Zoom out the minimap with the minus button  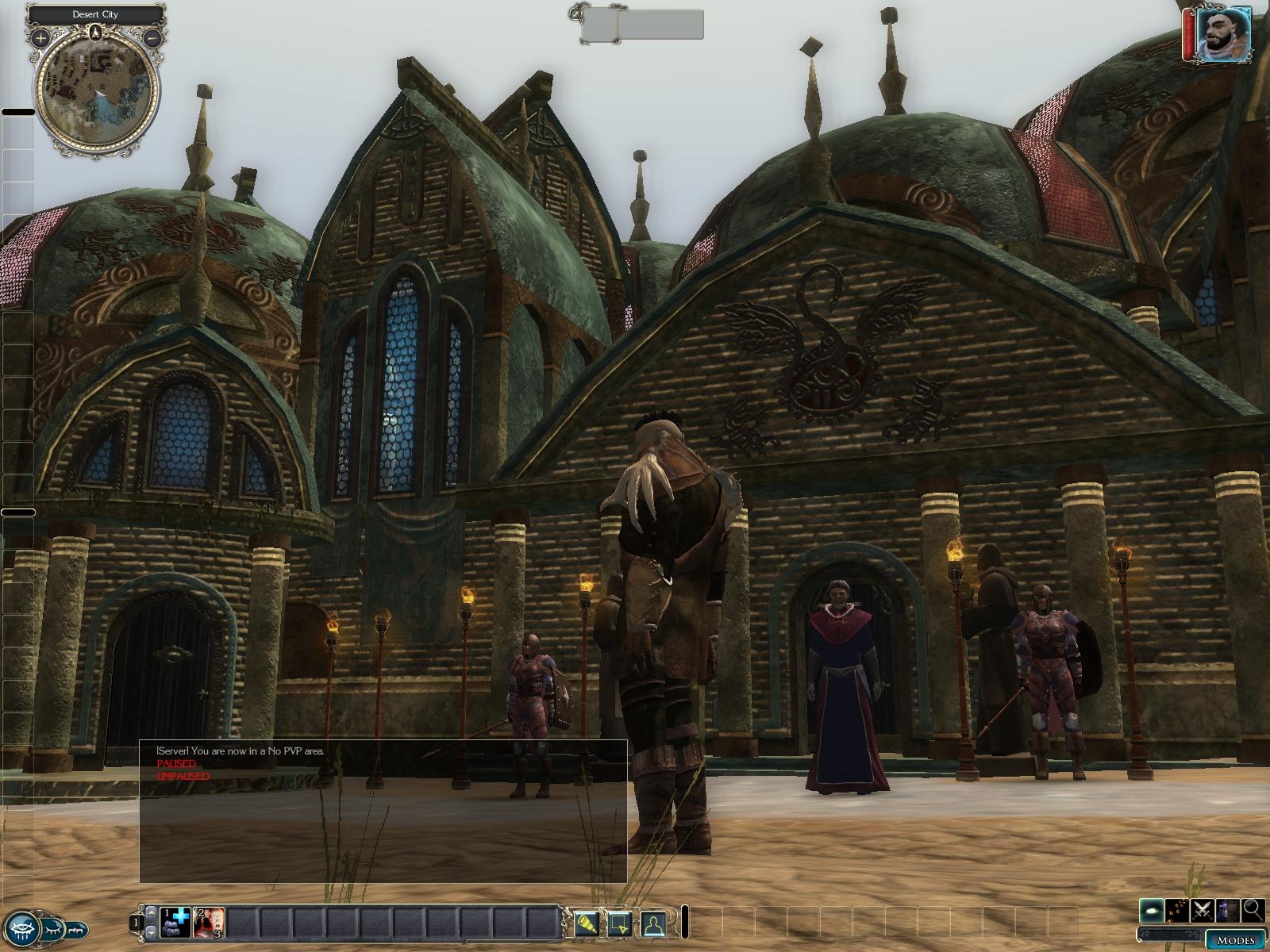153,37
